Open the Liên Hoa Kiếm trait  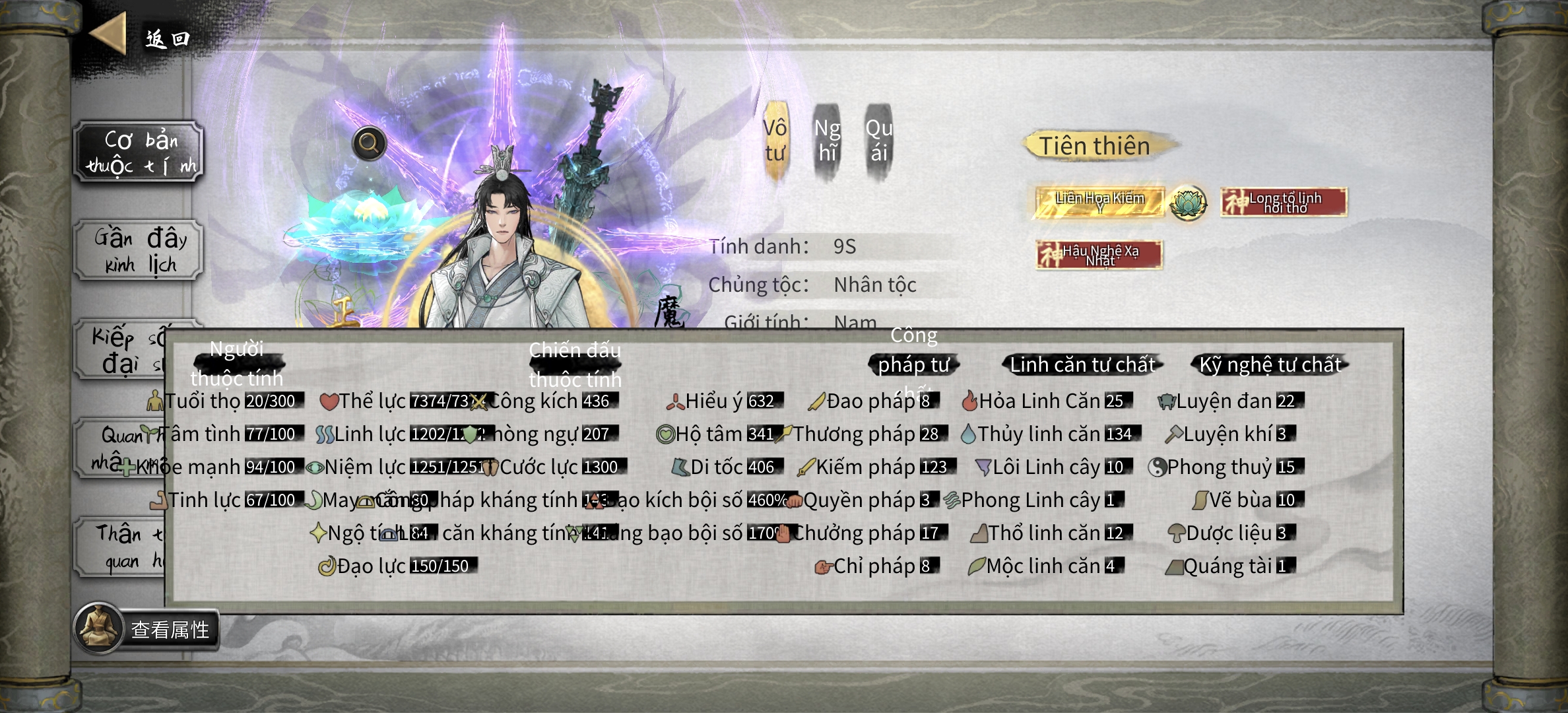[x=1099, y=202]
